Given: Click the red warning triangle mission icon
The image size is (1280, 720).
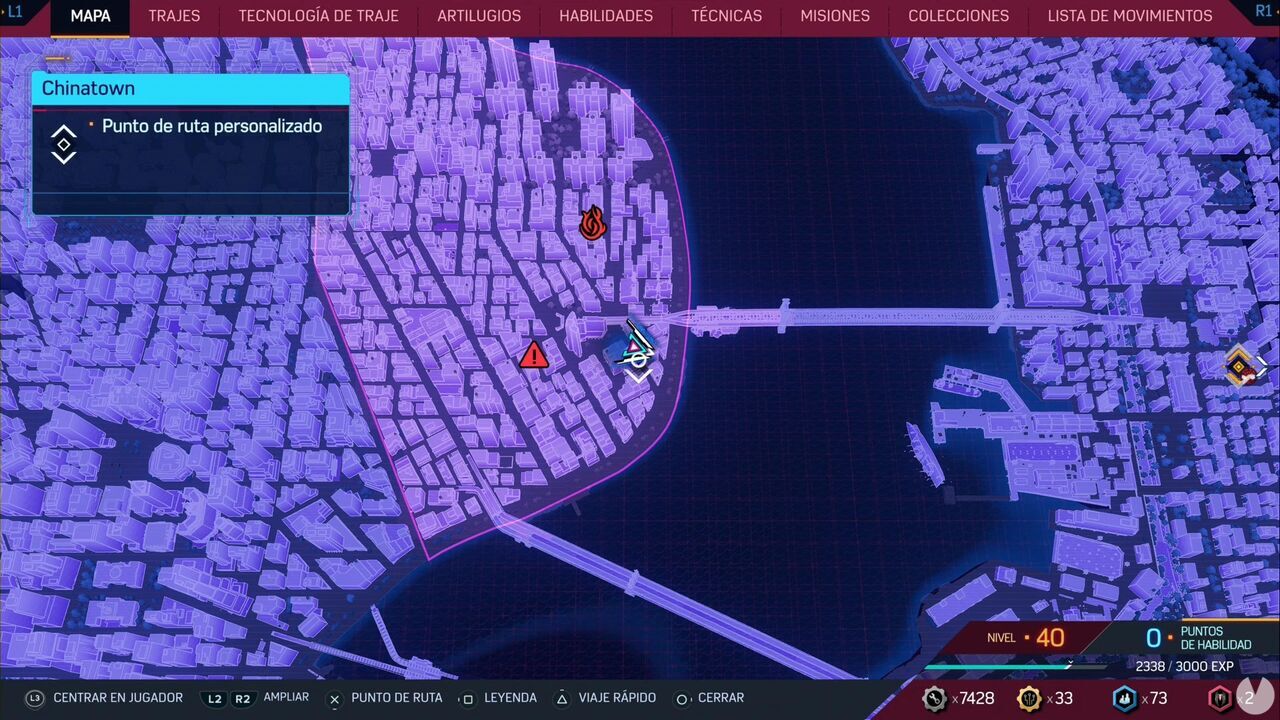Looking at the screenshot, I should point(533,356).
